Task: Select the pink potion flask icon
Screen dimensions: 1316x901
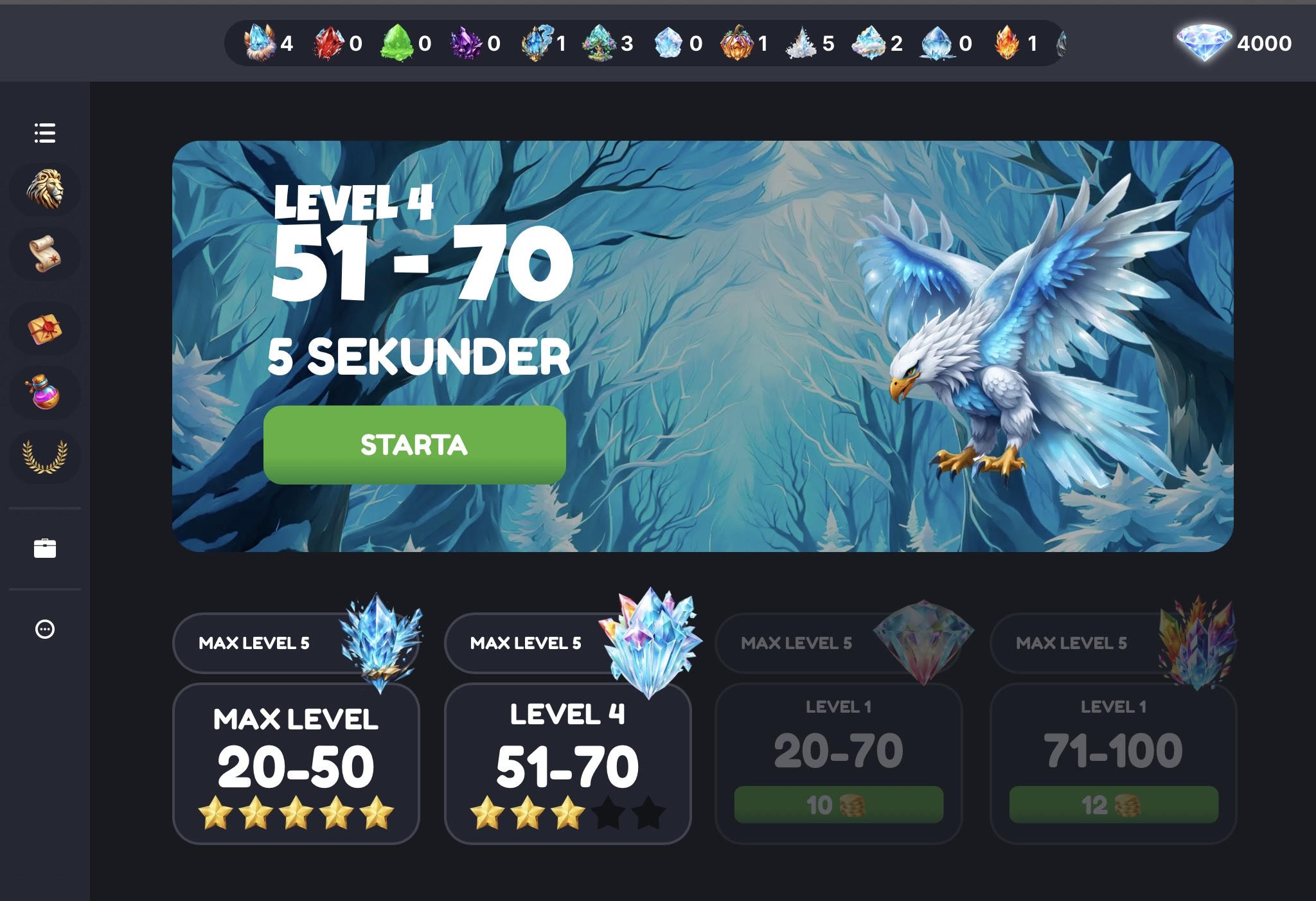Action: [x=45, y=392]
